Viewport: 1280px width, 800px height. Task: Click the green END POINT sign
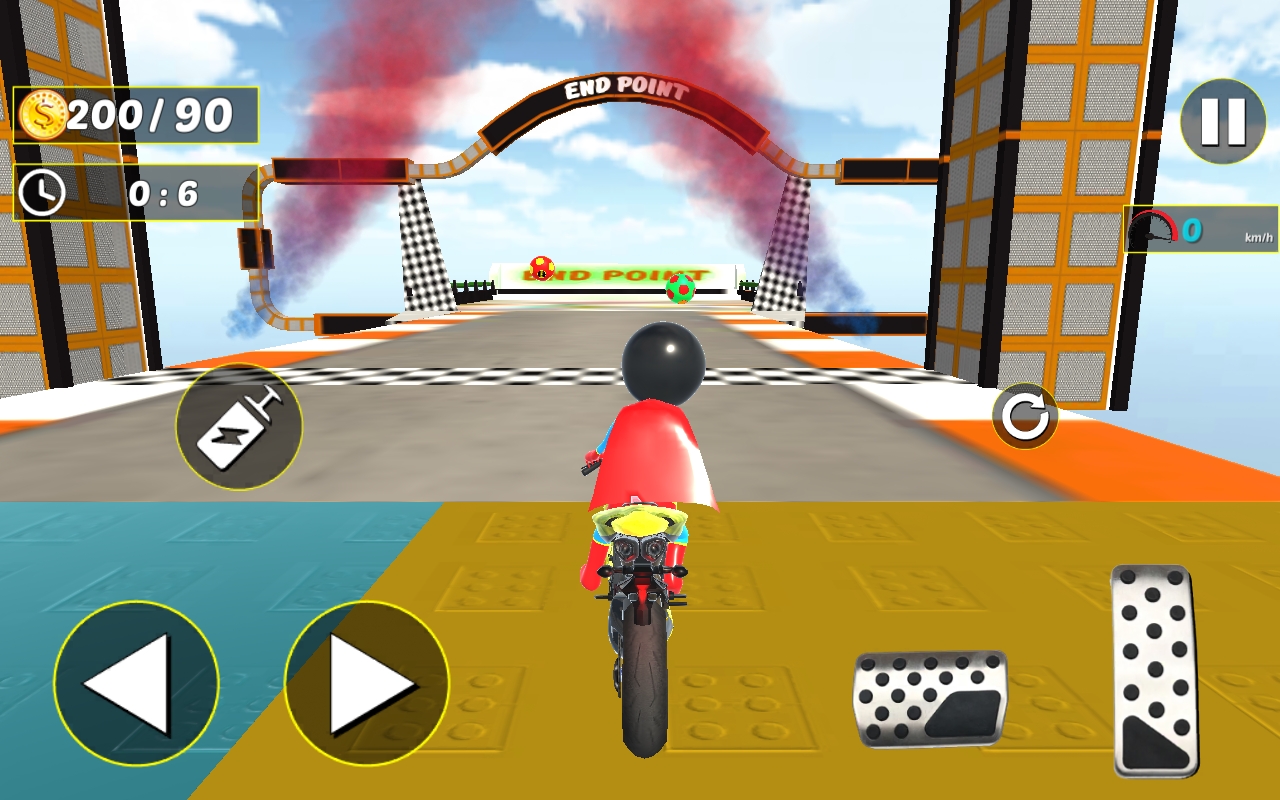pos(610,272)
